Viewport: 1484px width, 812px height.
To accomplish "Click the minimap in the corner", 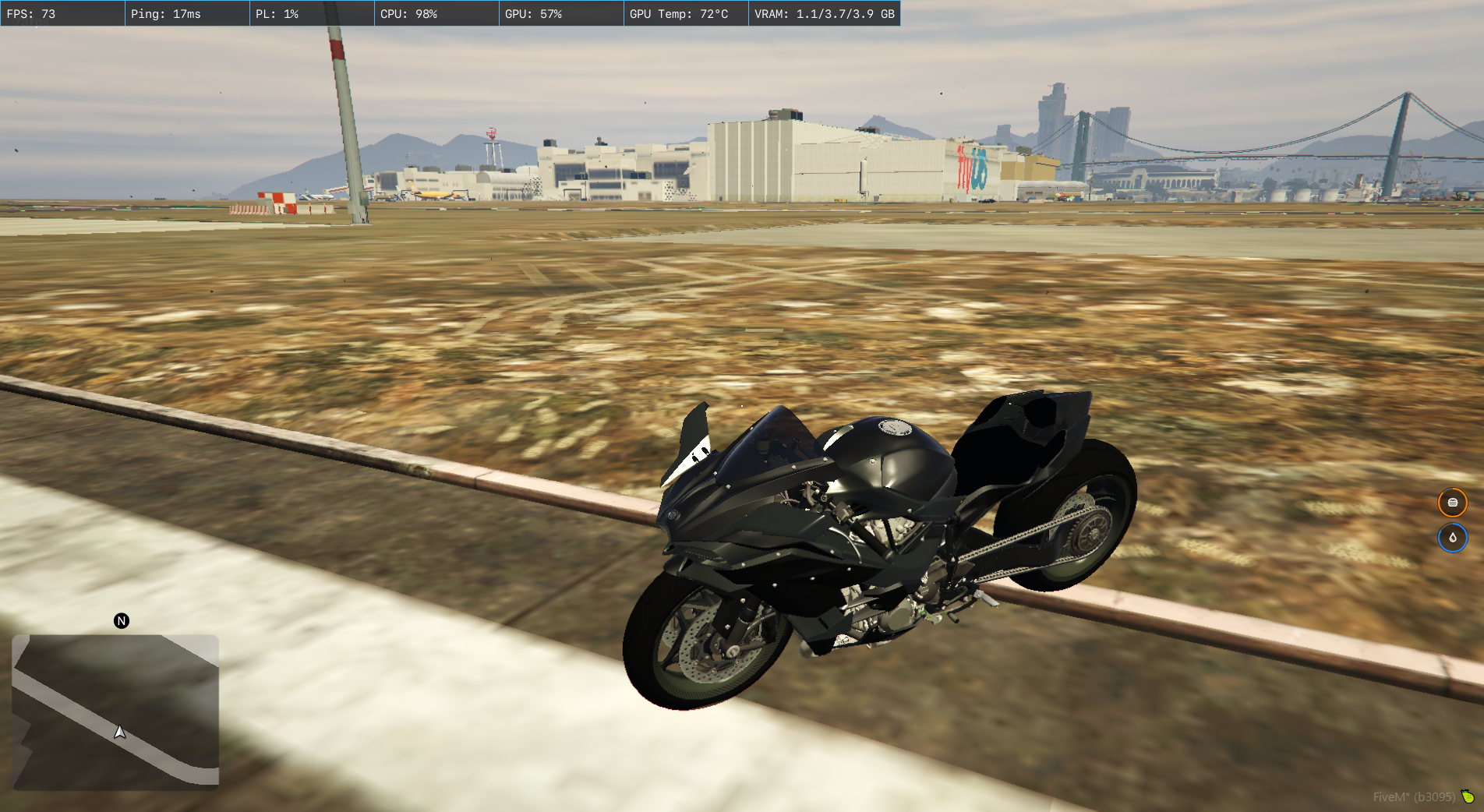I will click(x=115, y=711).
